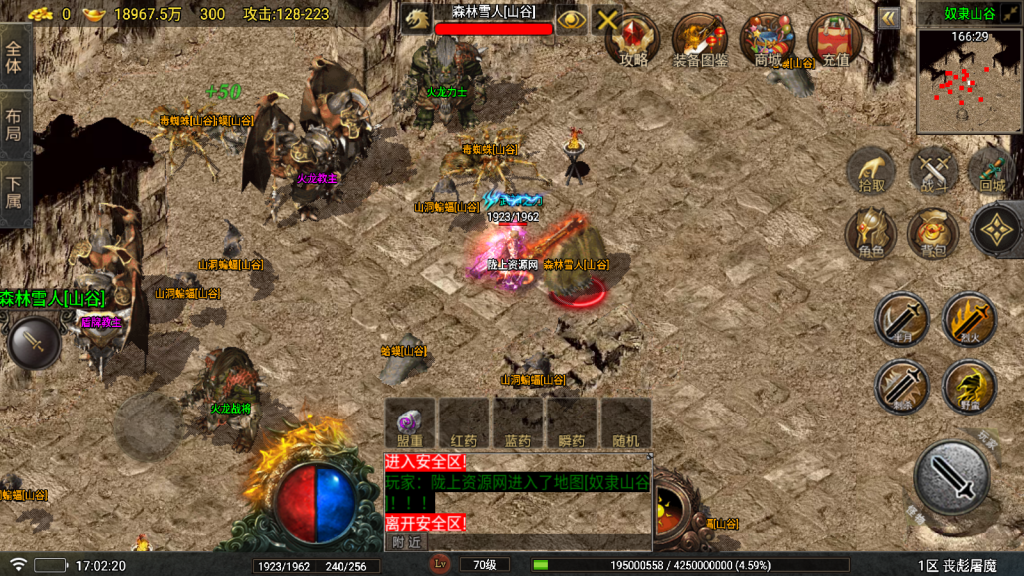1024x576 pixels.
Task: Activate the 半月 half-moon skill
Action: tap(902, 322)
